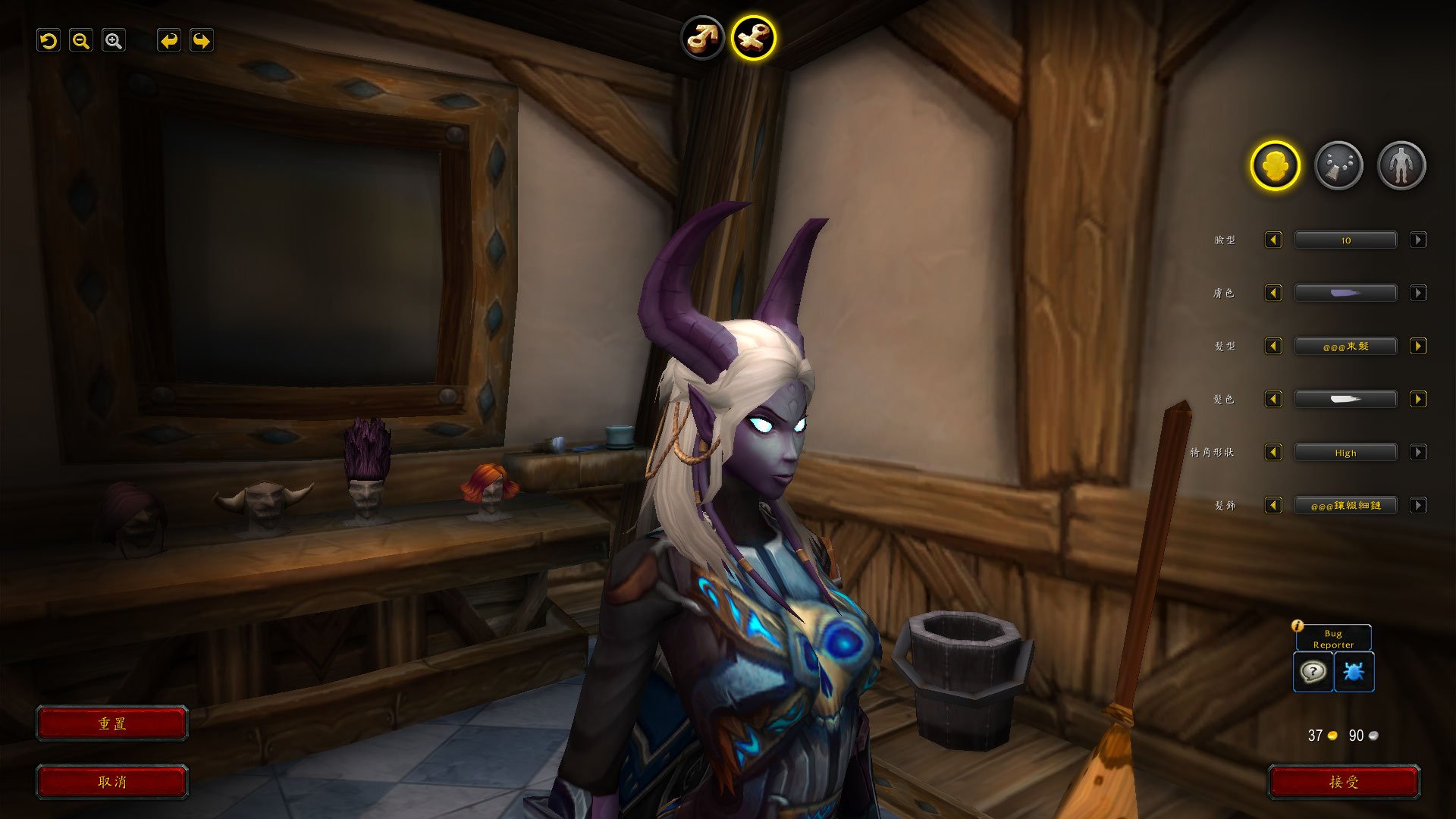Zoom in the character view
Viewport: 1456px width, 819px height.
coord(114,41)
